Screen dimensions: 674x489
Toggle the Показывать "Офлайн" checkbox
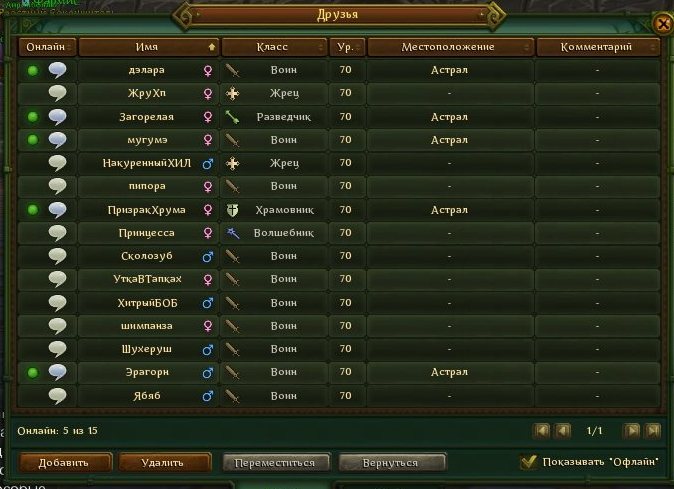(529, 462)
